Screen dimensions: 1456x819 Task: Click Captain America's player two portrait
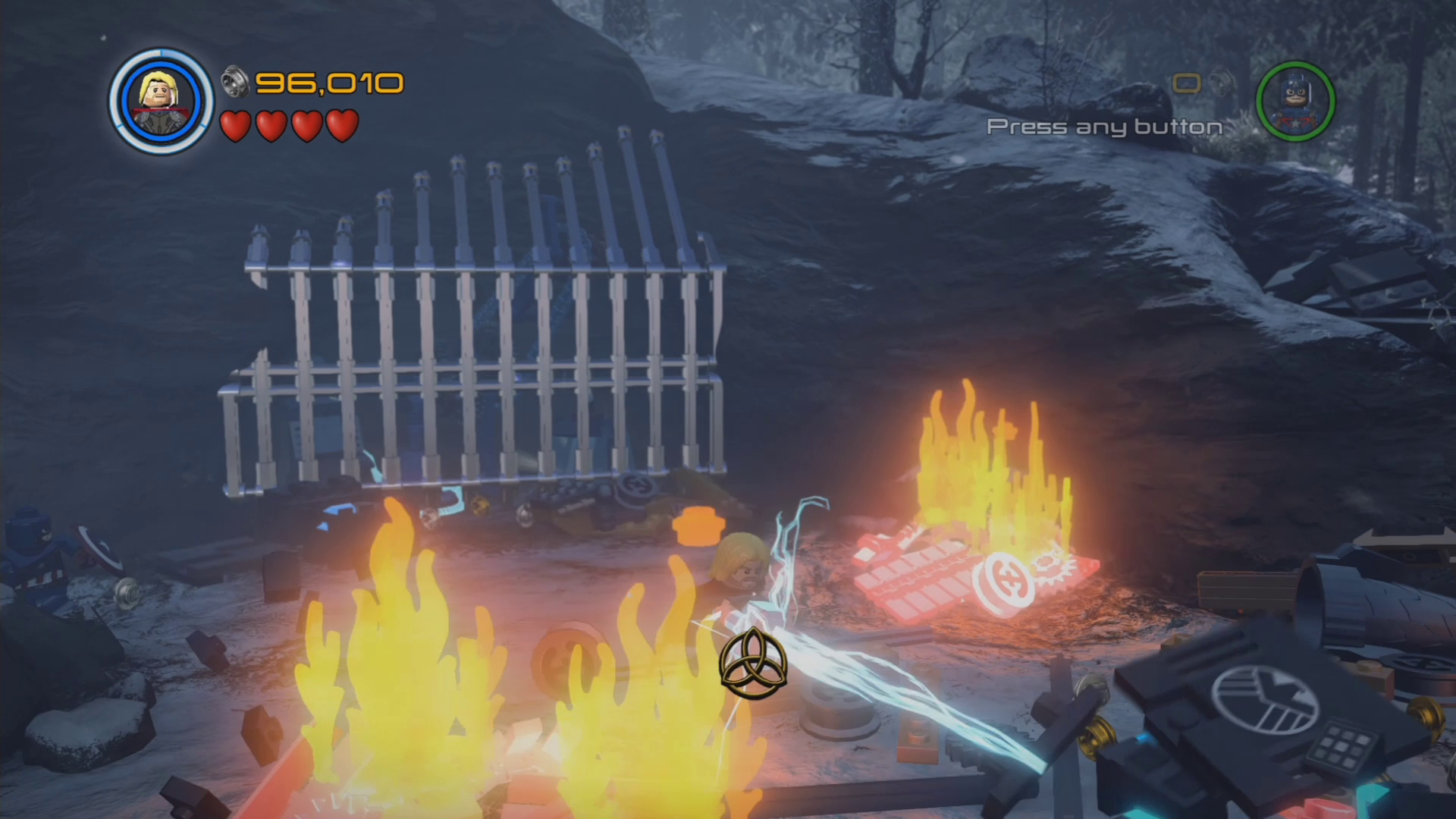1295,101
